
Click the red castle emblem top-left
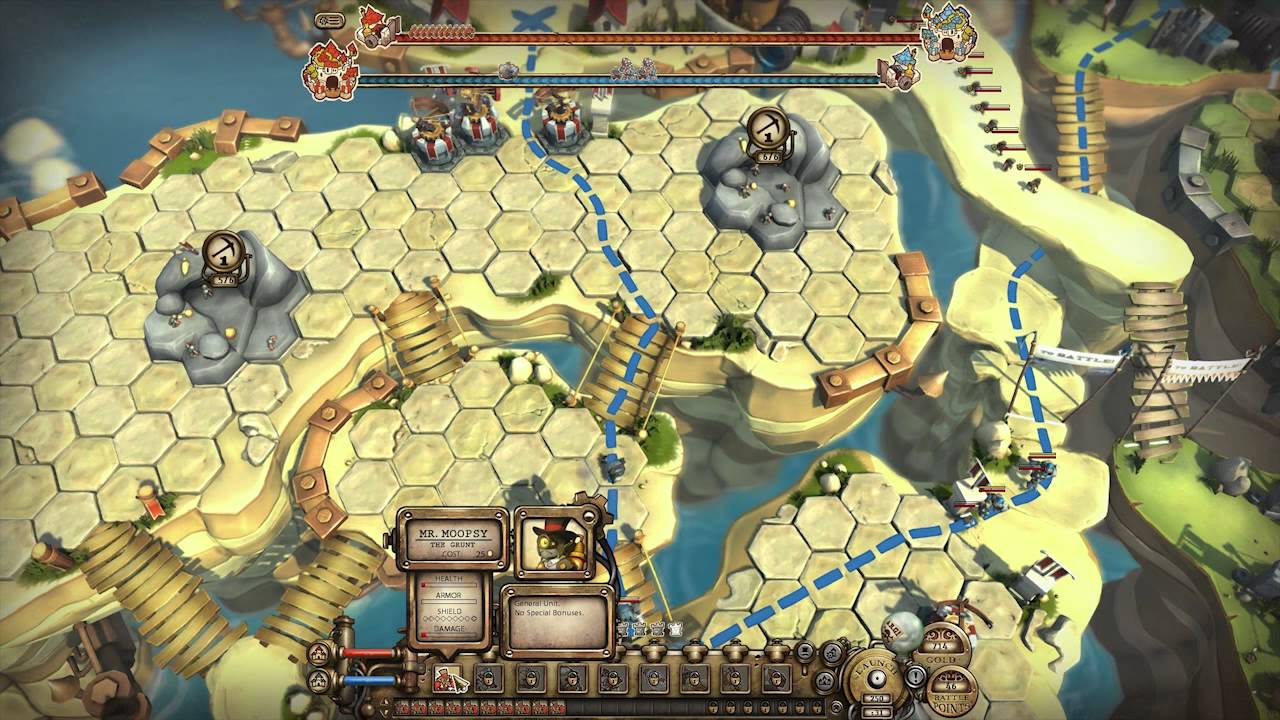point(331,68)
